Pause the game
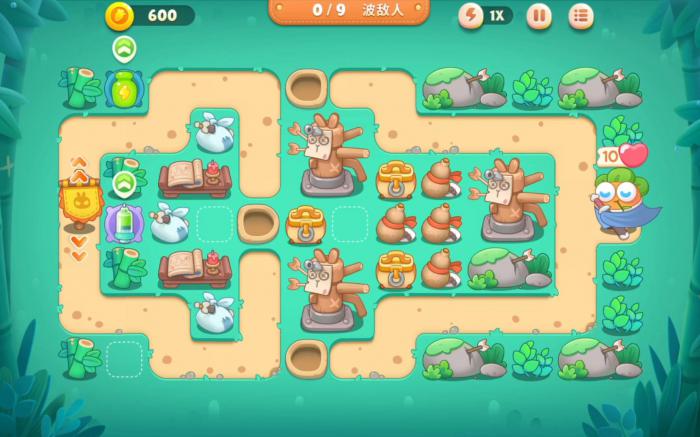The image size is (700, 437). [539, 15]
